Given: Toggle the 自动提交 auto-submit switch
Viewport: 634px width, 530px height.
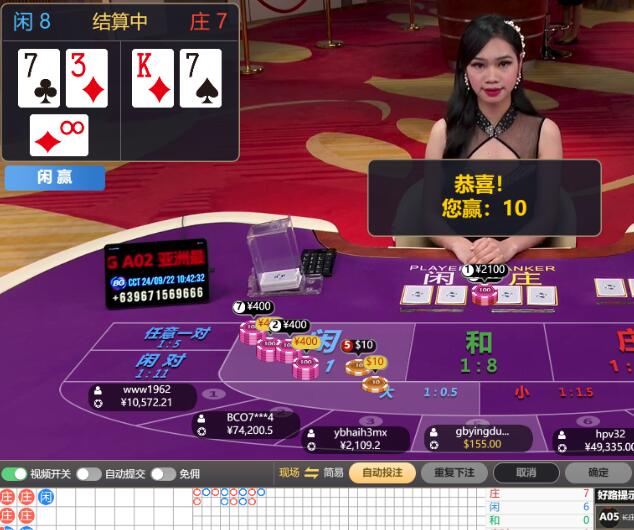Looking at the screenshot, I should click(89, 473).
